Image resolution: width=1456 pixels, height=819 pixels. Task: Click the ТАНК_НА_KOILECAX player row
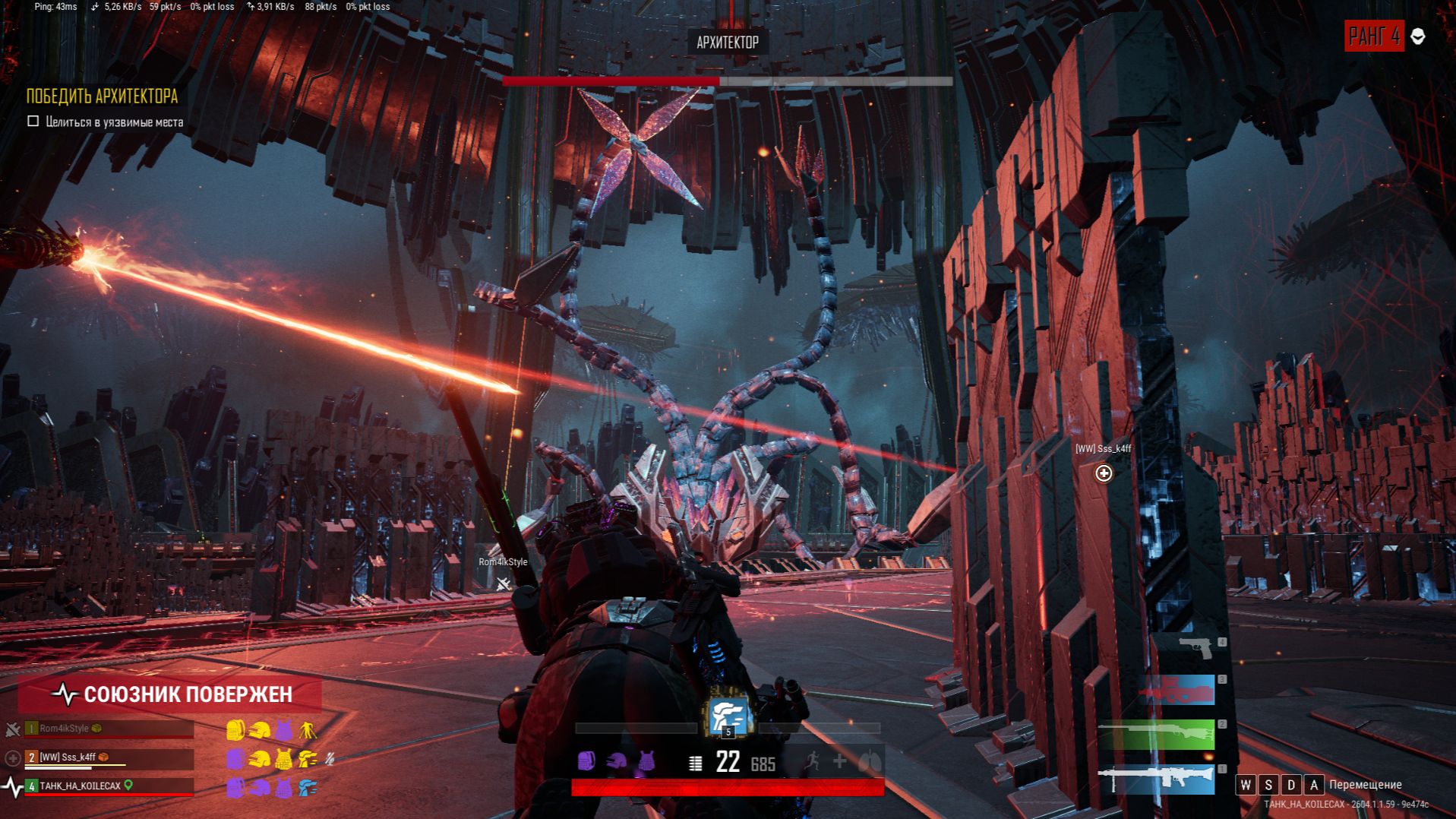click(x=109, y=786)
